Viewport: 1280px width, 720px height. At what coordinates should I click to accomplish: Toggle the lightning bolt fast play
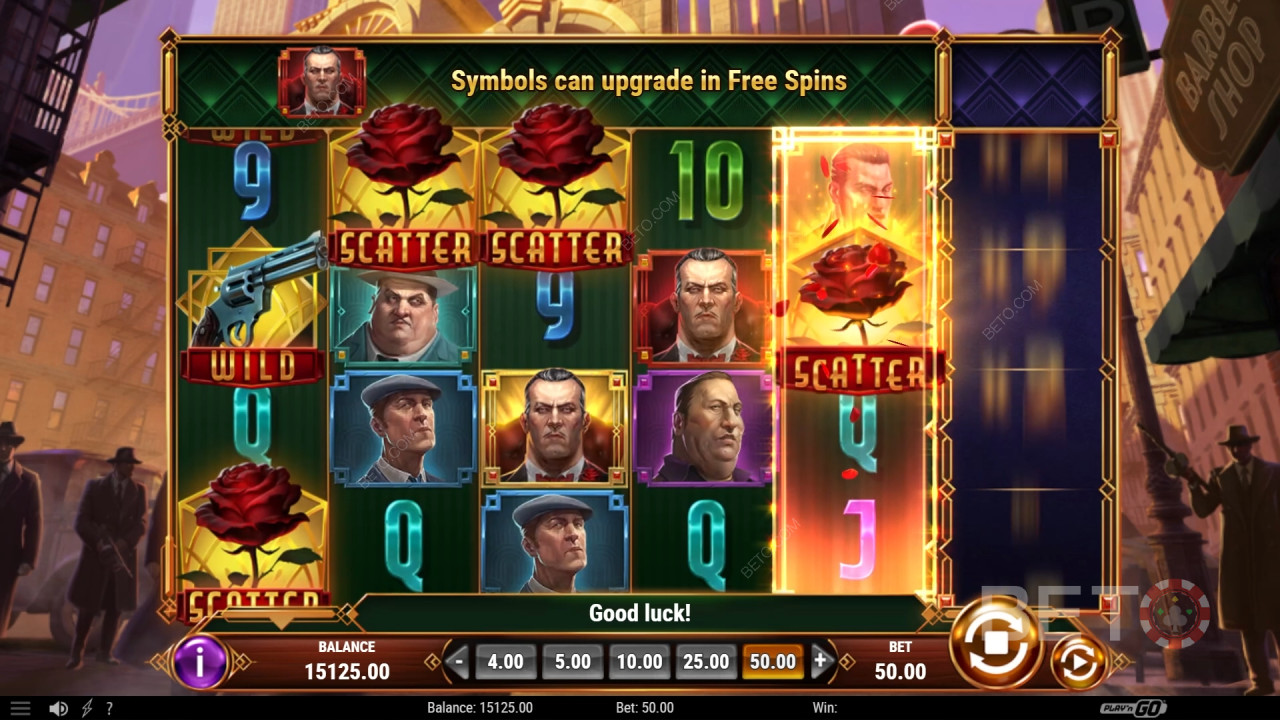[x=87, y=708]
